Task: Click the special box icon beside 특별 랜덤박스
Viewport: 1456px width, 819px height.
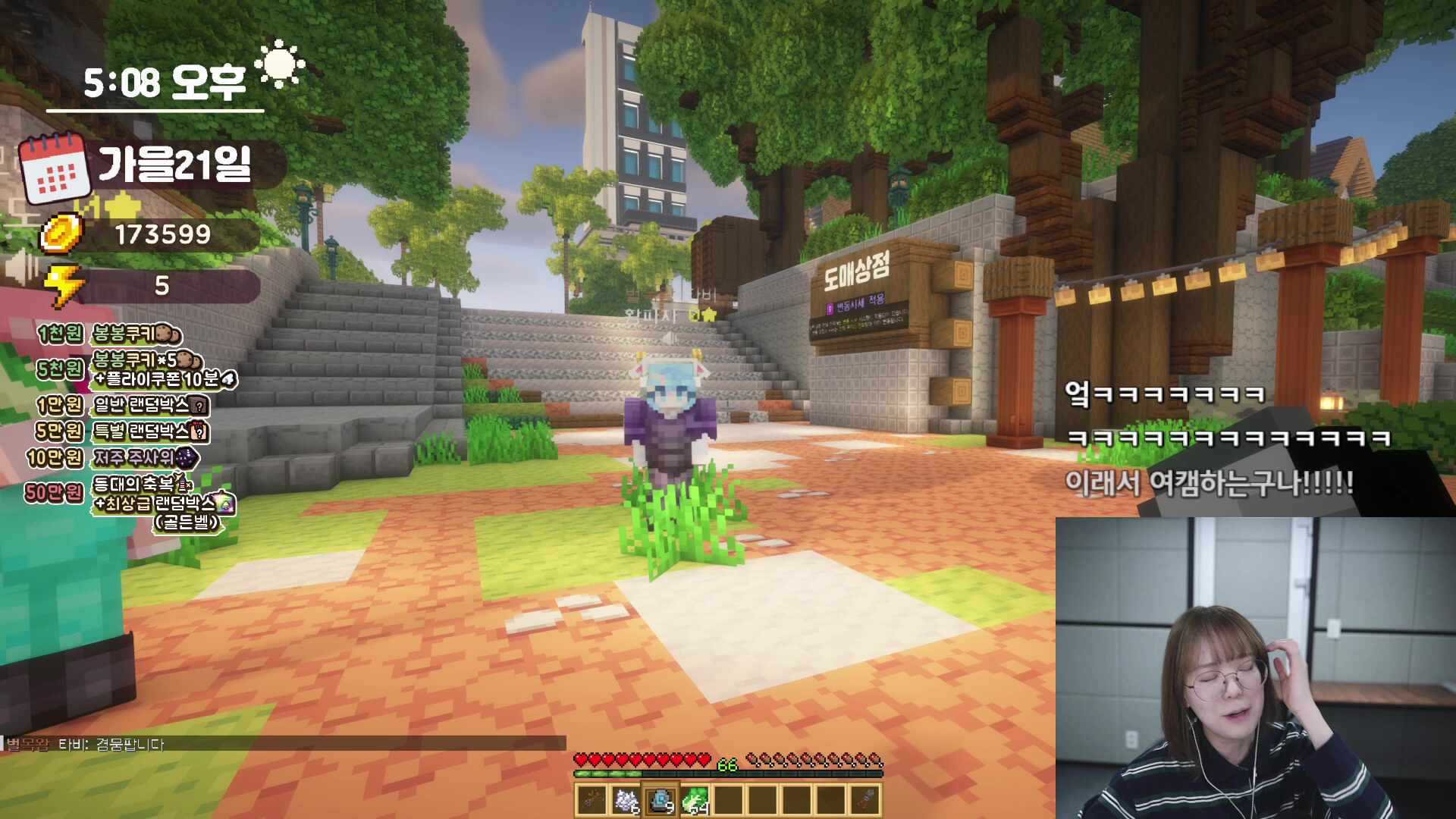Action: 199,432
